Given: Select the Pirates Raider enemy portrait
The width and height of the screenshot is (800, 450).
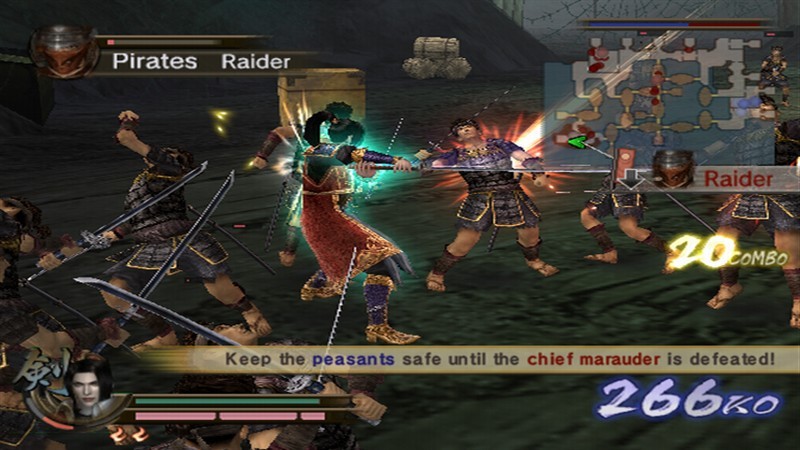Looking at the screenshot, I should (62, 52).
